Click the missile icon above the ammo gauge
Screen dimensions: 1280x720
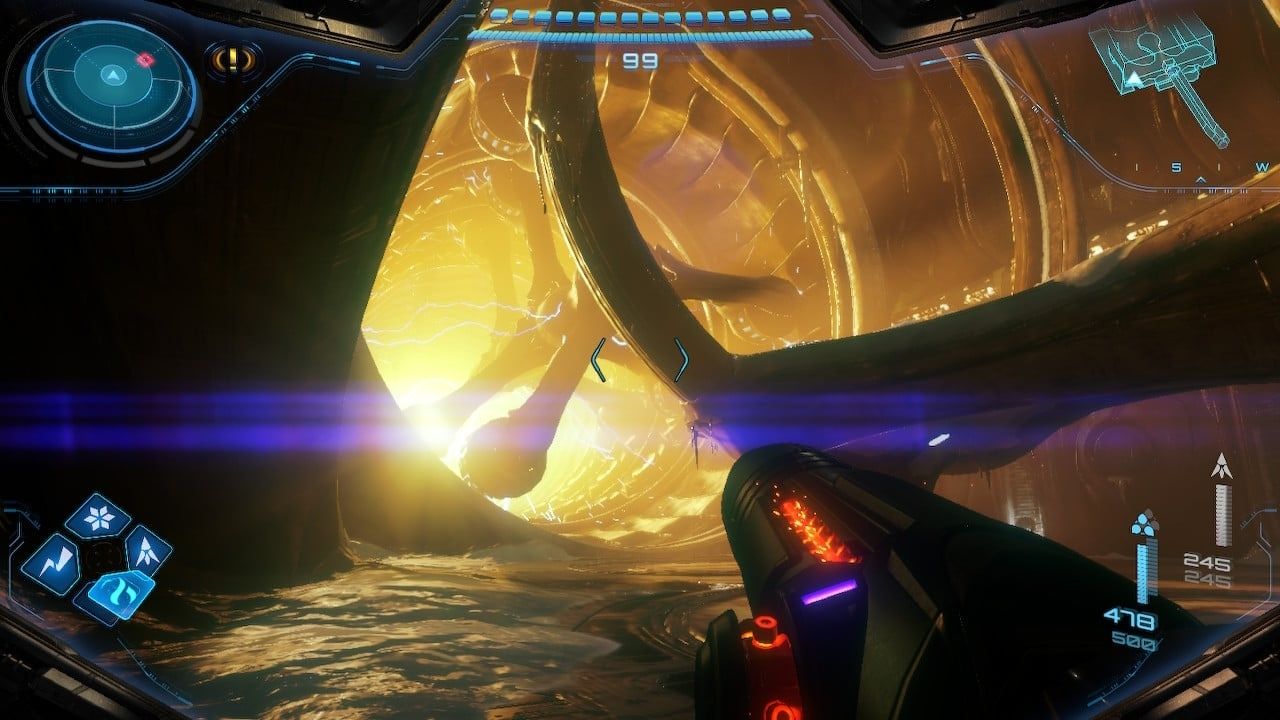[x=1221, y=466]
